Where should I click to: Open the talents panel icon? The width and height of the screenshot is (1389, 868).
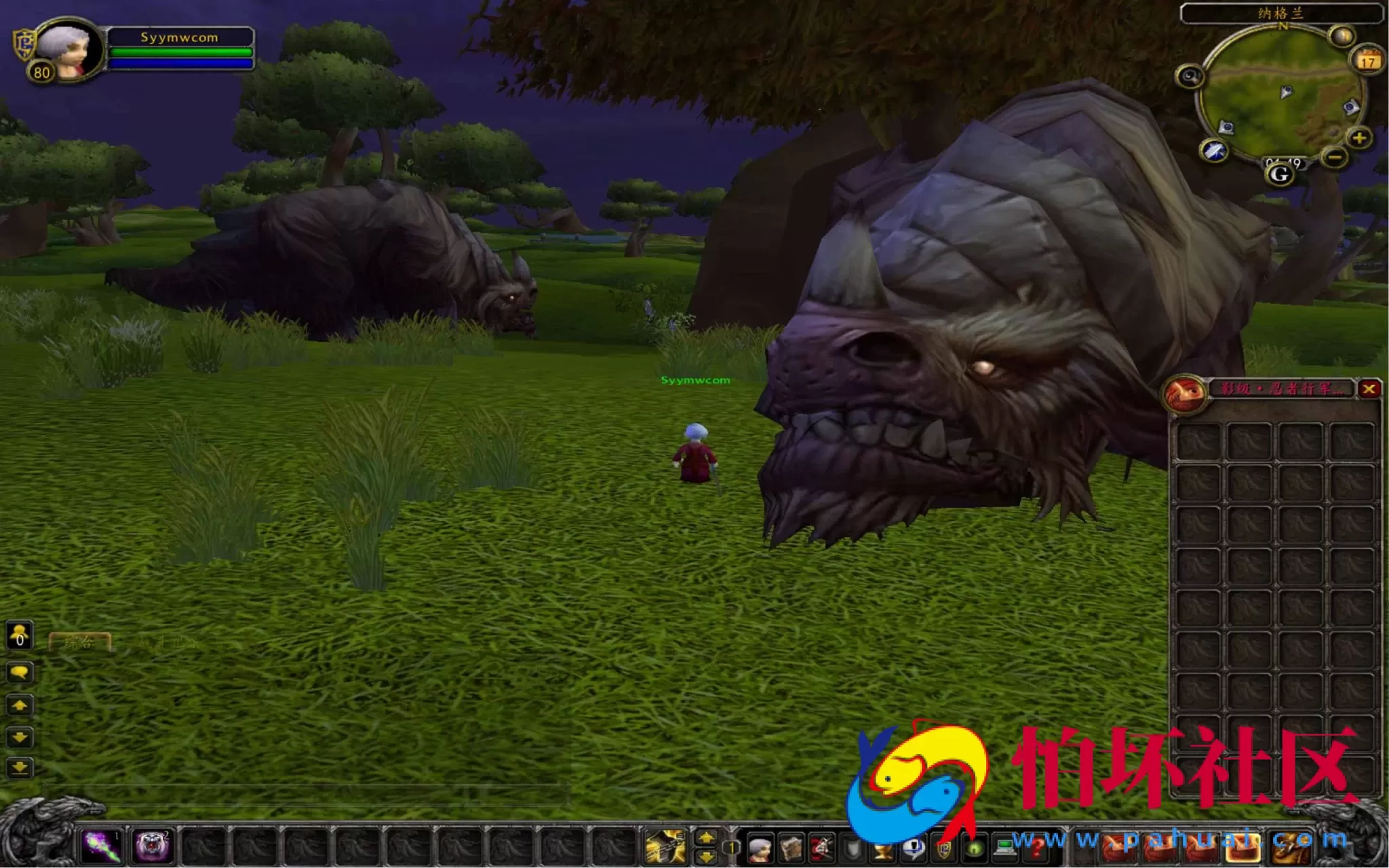(823, 848)
